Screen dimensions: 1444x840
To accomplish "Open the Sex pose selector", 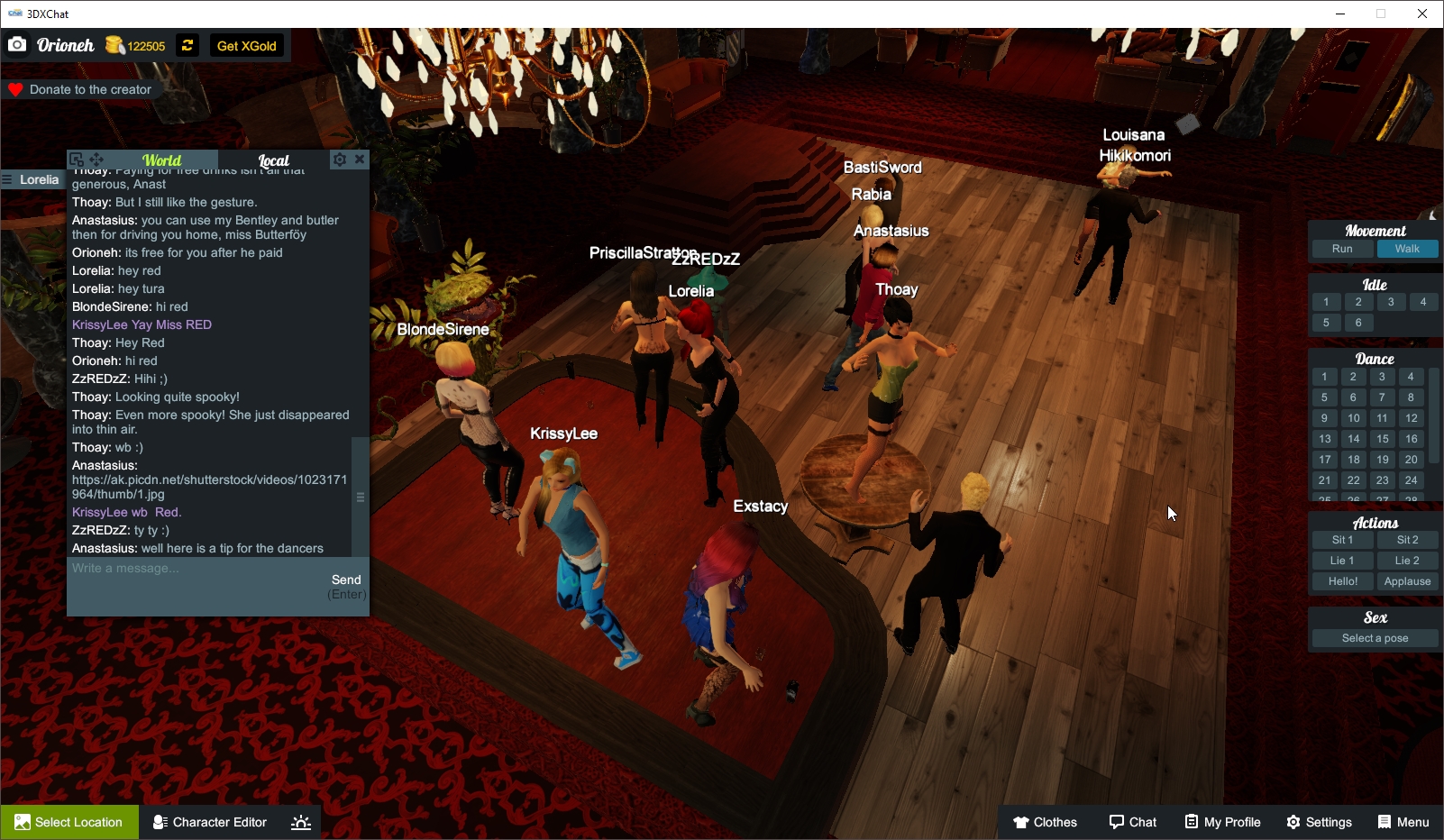I will pos(1374,637).
